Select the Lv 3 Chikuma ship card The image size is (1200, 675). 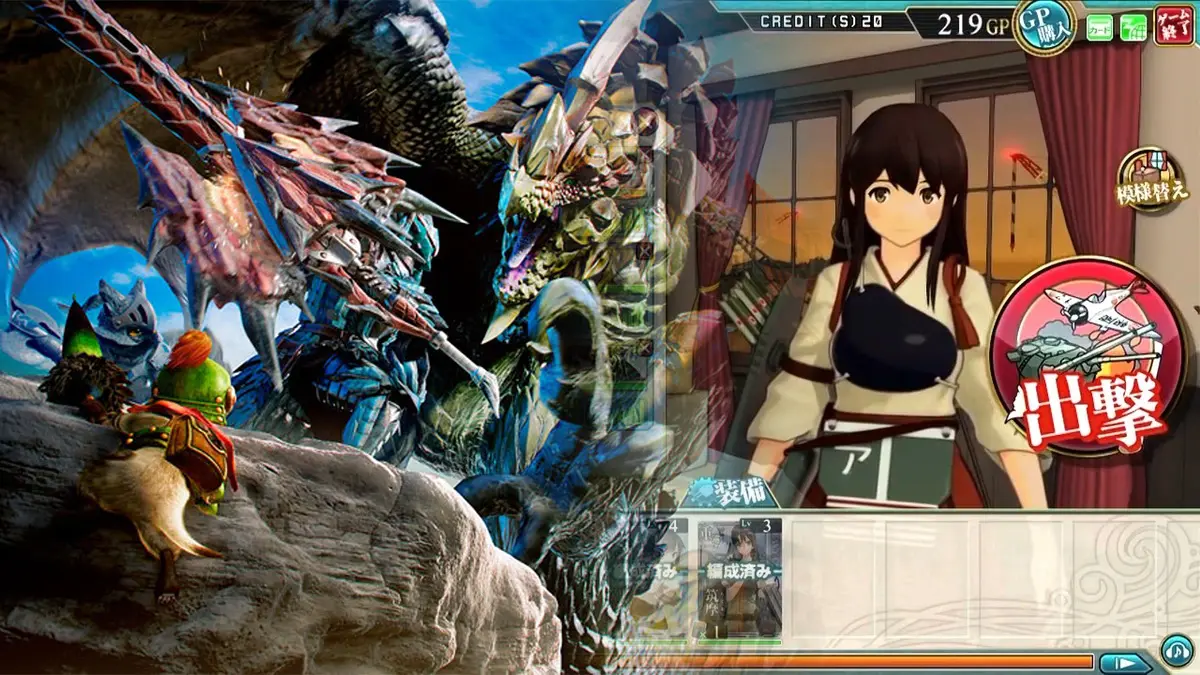click(739, 578)
